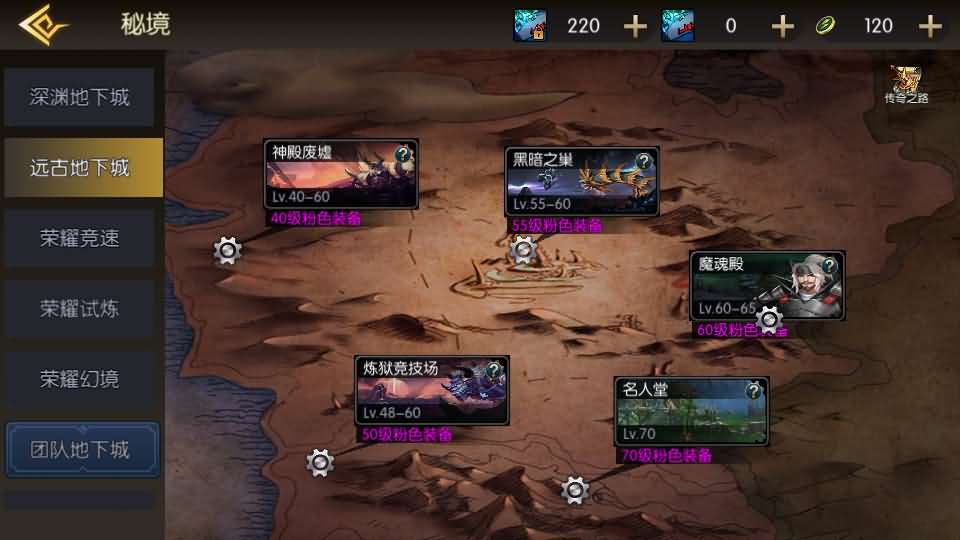Add more green coins next to 120

(x=930, y=26)
